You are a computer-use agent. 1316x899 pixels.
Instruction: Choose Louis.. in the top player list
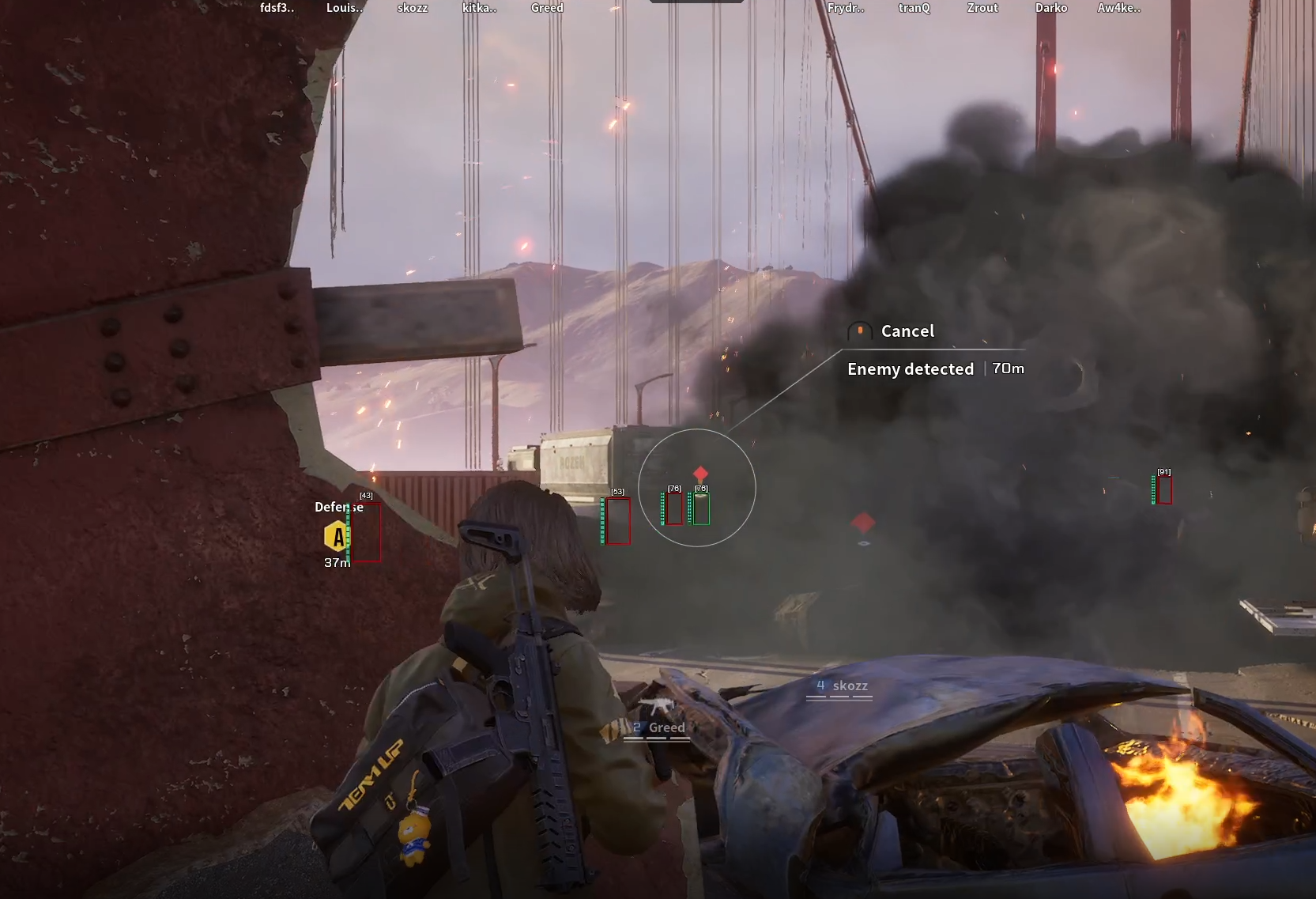coord(345,8)
